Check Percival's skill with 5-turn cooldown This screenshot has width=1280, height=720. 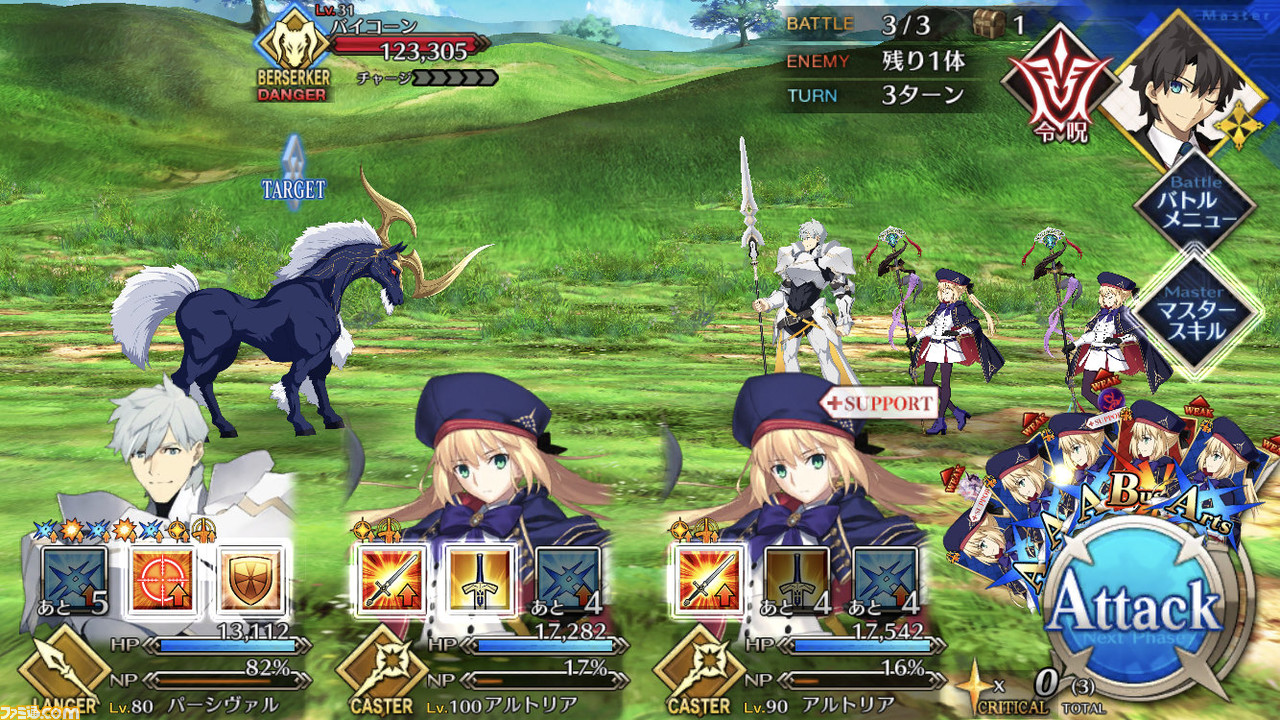pos(74,579)
